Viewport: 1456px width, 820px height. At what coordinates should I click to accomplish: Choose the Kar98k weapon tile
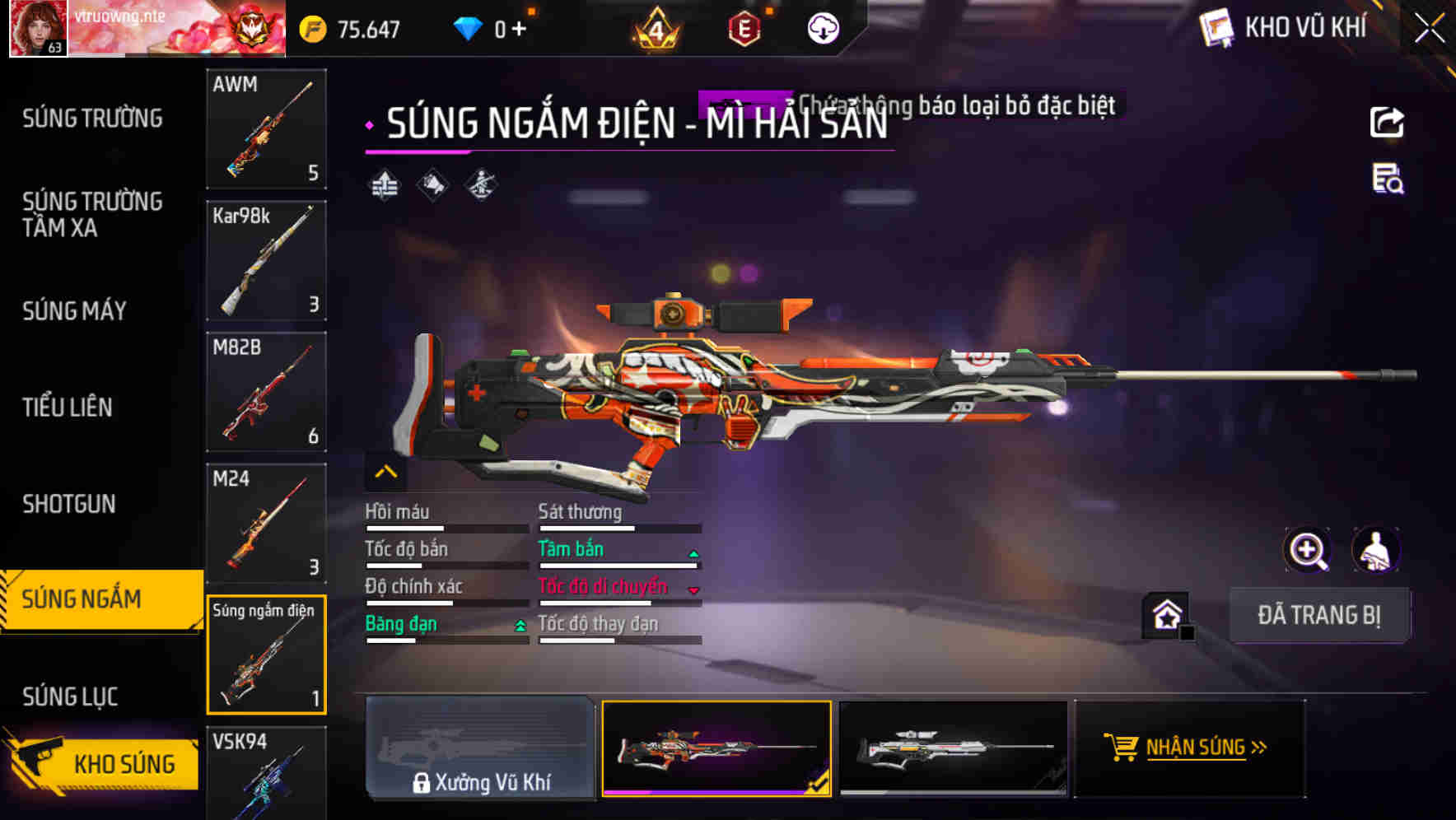tap(266, 260)
